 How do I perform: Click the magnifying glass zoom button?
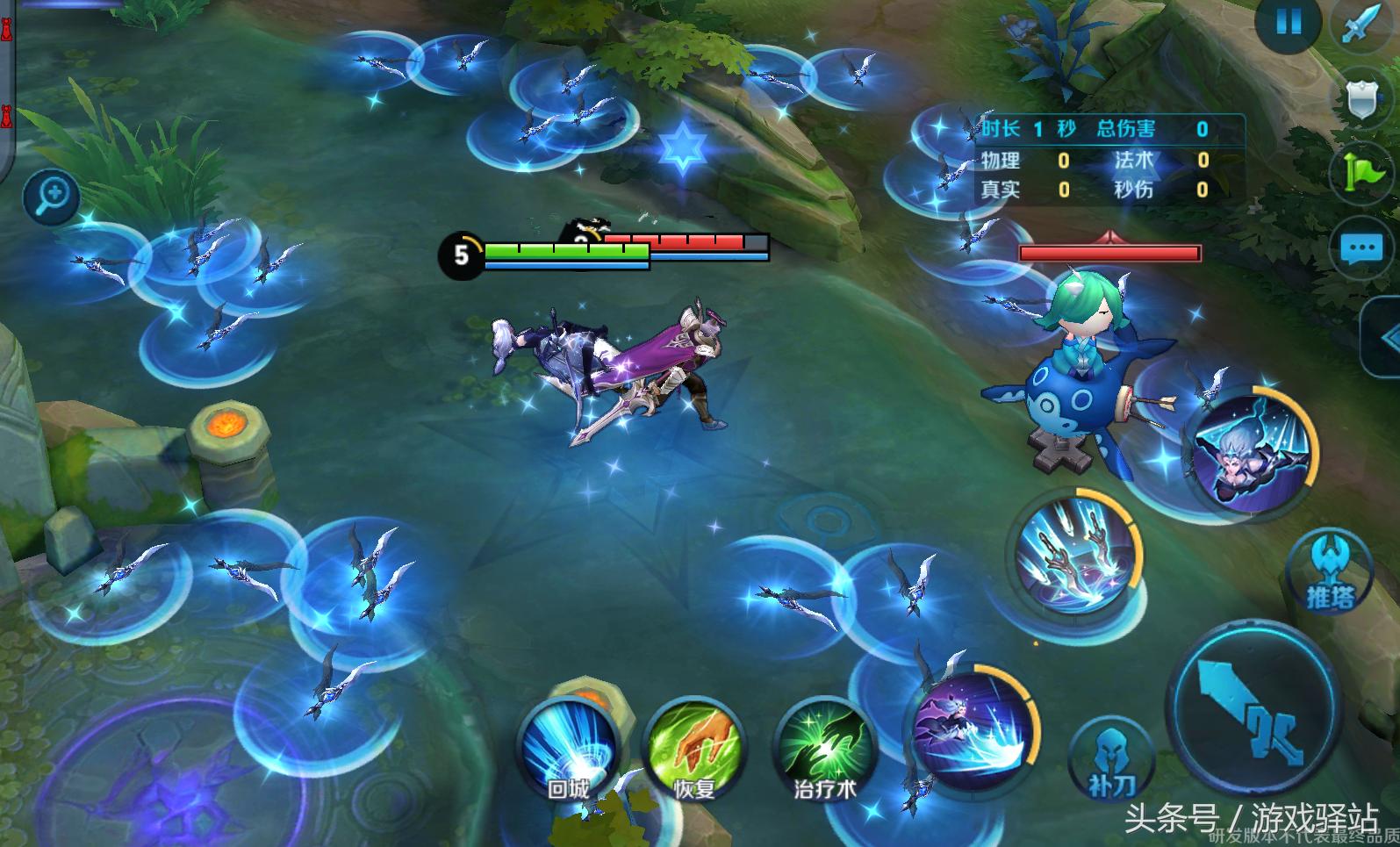tap(51, 195)
